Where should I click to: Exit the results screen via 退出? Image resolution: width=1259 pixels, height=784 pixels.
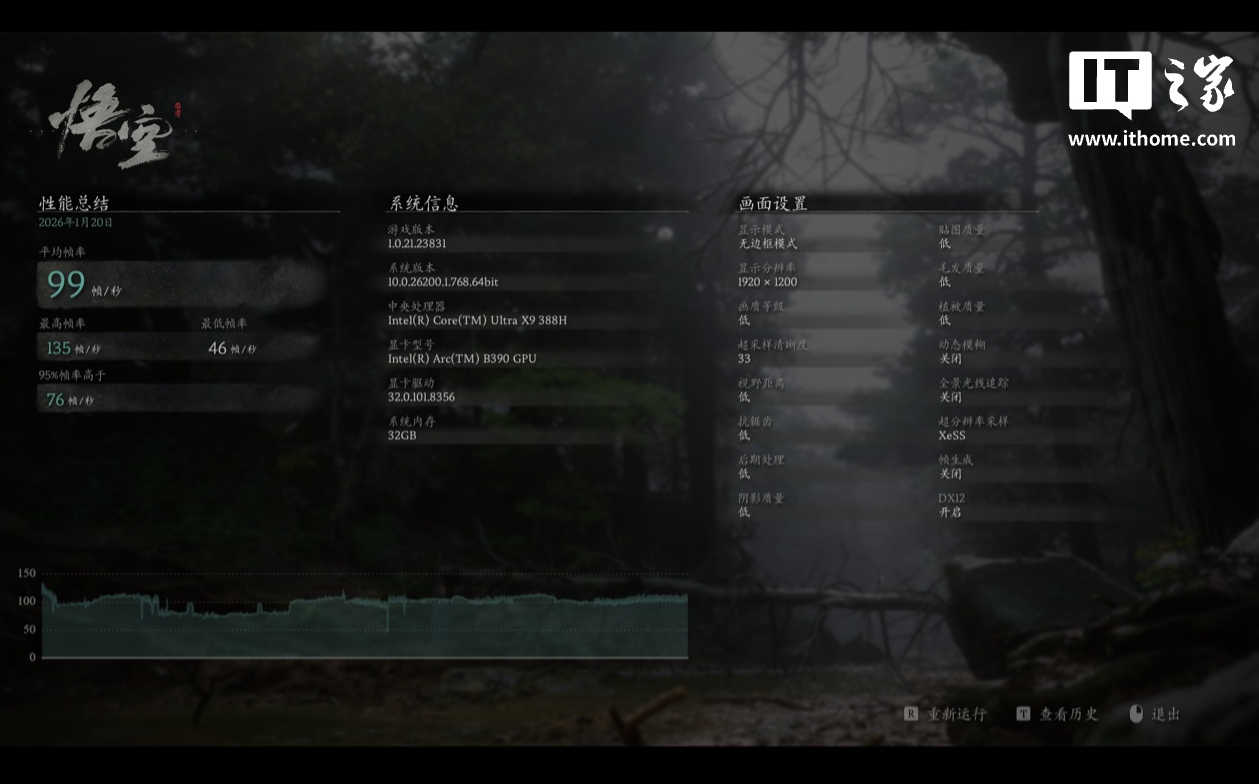pos(1156,714)
